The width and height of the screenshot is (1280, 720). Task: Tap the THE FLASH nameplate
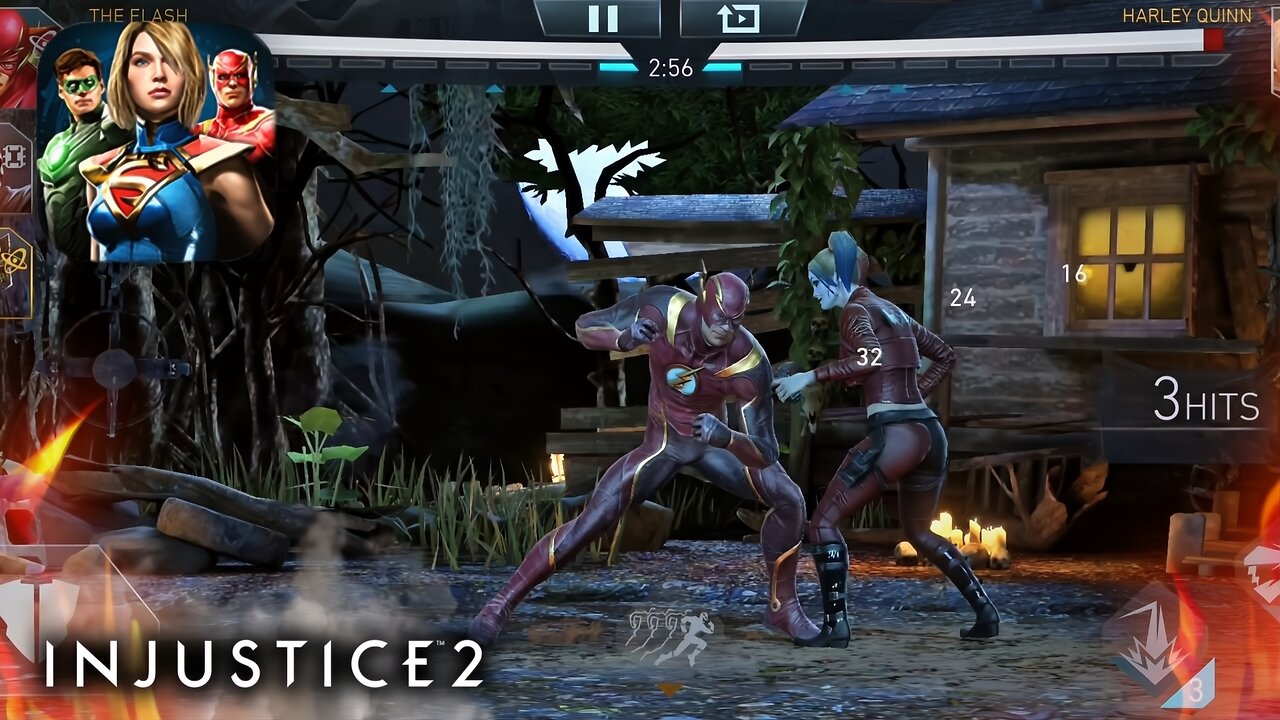(140, 14)
